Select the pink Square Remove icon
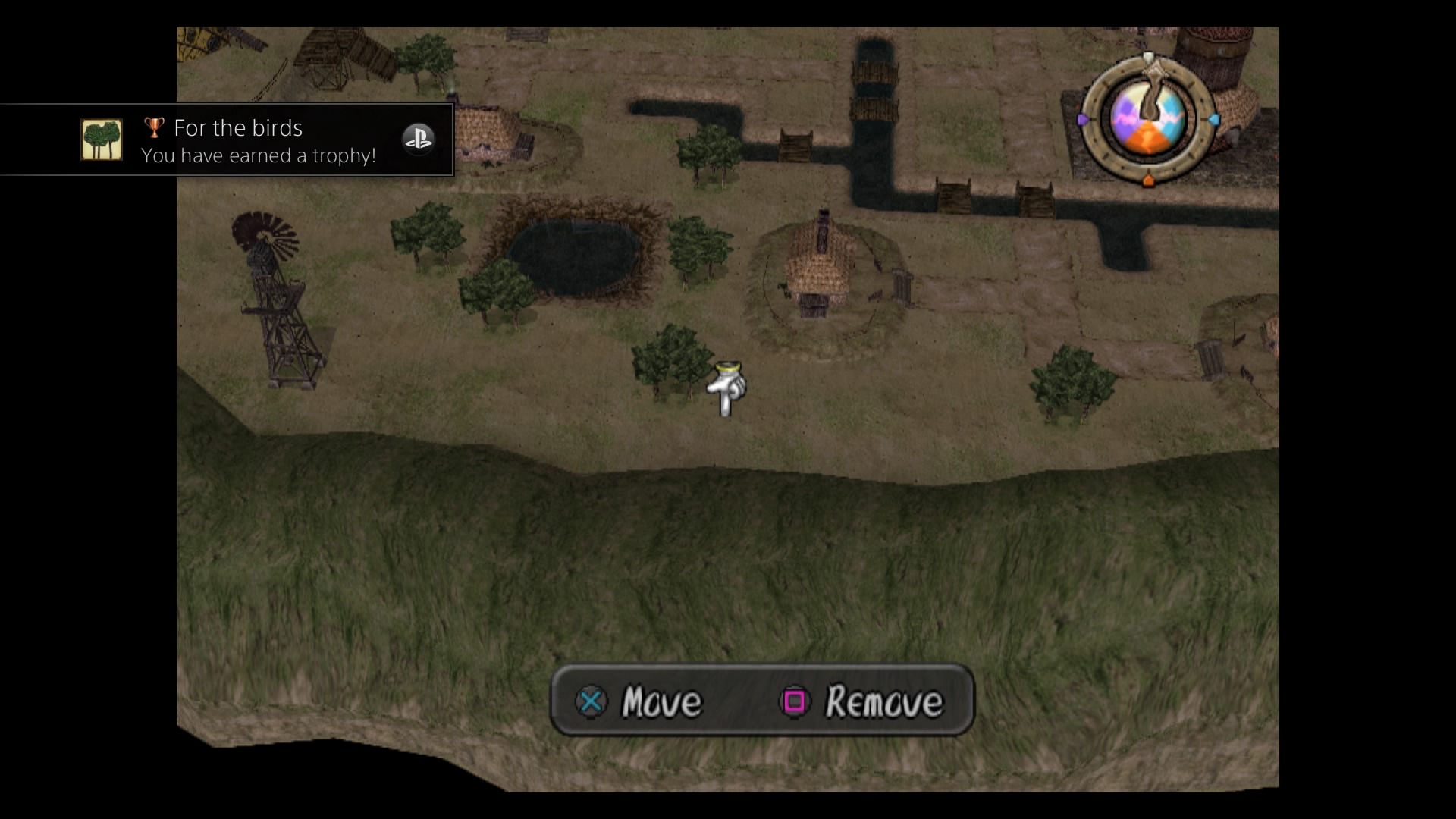Viewport: 1456px width, 819px height. (x=794, y=701)
